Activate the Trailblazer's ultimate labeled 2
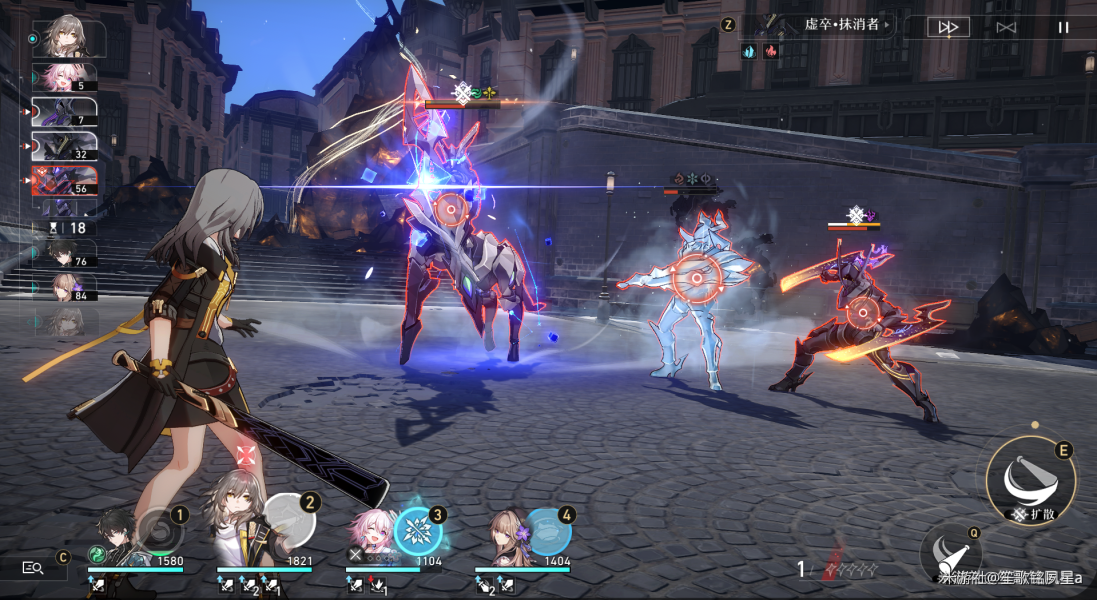The width and height of the screenshot is (1097, 600). click(x=291, y=518)
